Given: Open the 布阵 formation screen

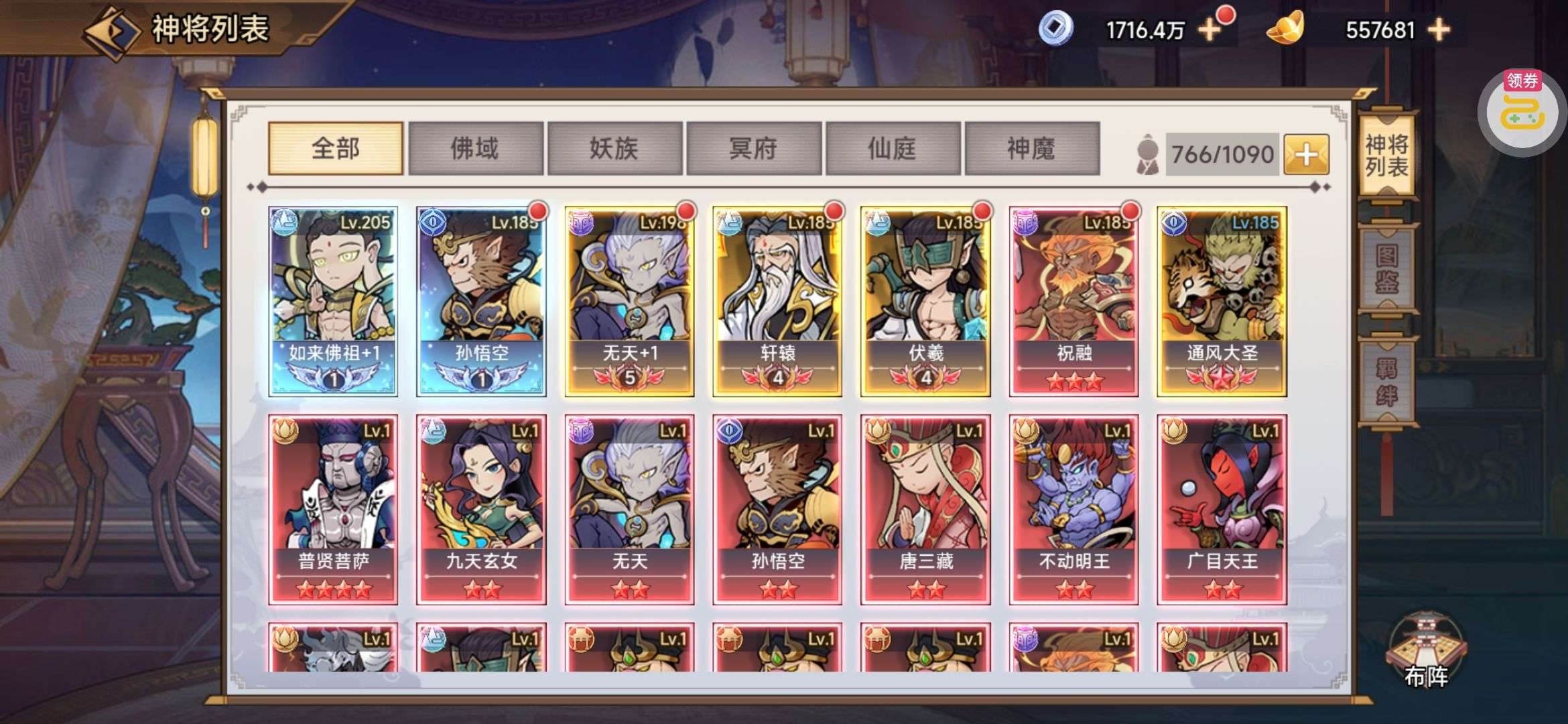Looking at the screenshot, I should point(1426,654).
